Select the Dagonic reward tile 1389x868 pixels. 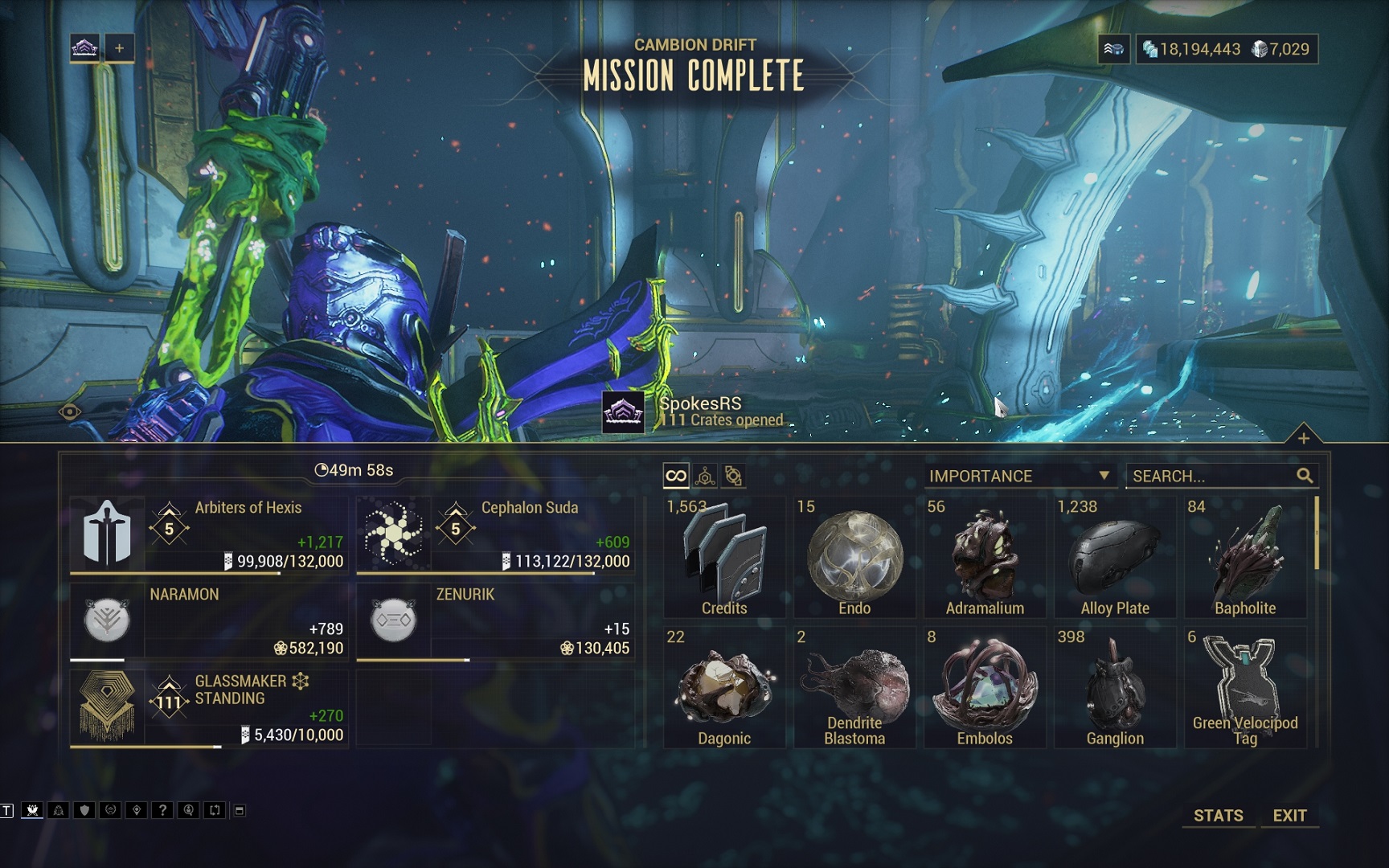[x=724, y=687]
